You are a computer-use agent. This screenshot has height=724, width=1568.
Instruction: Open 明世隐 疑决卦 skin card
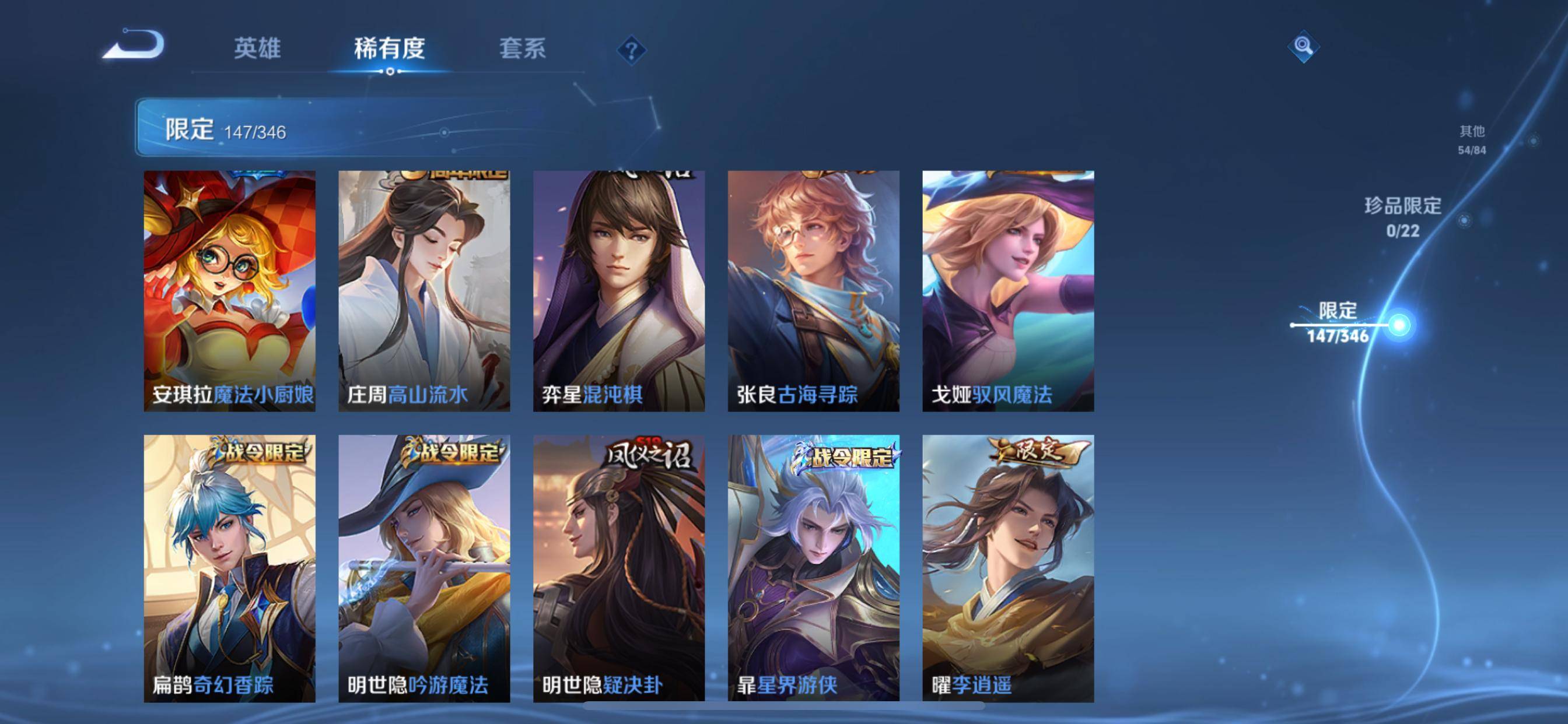tap(619, 568)
